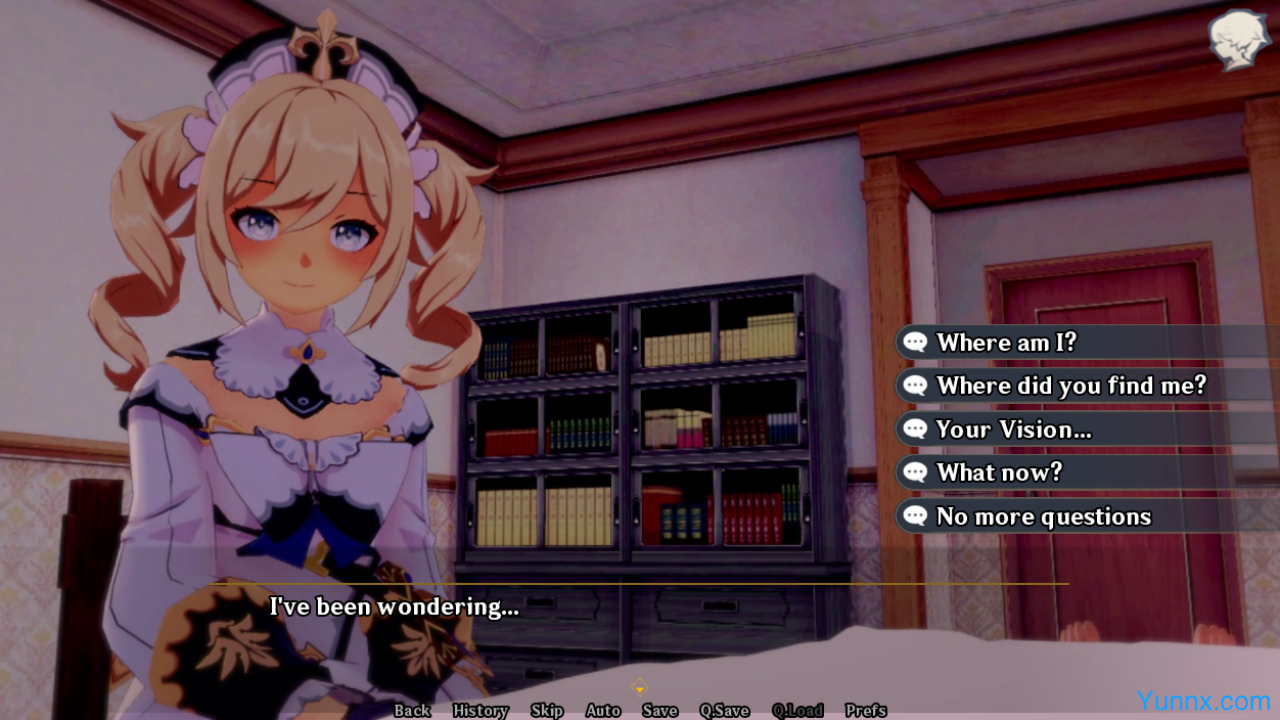Ask "Where did you find me?"
Viewport: 1280px width, 720px height.
[1071, 386]
